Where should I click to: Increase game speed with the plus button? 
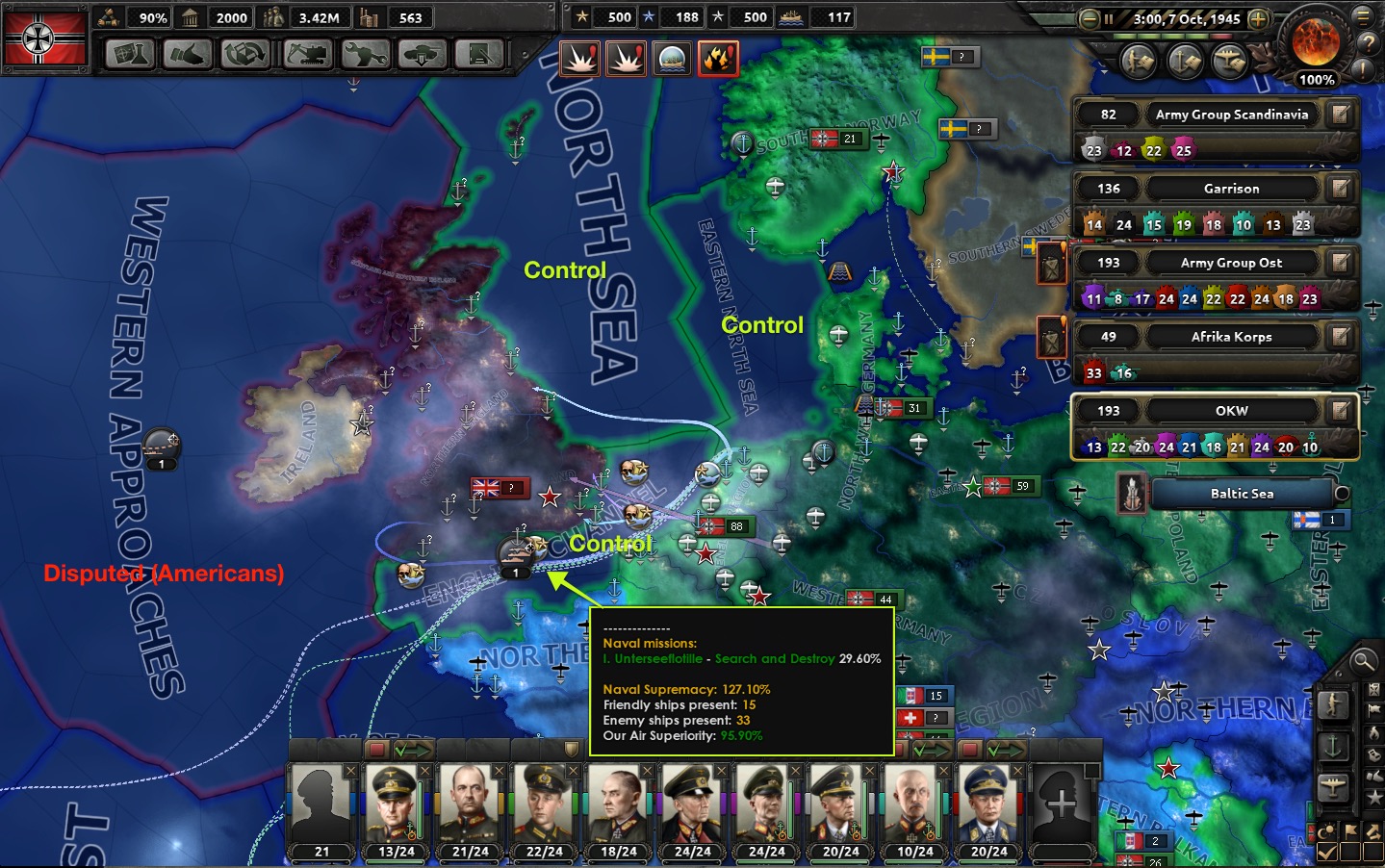tap(1258, 18)
